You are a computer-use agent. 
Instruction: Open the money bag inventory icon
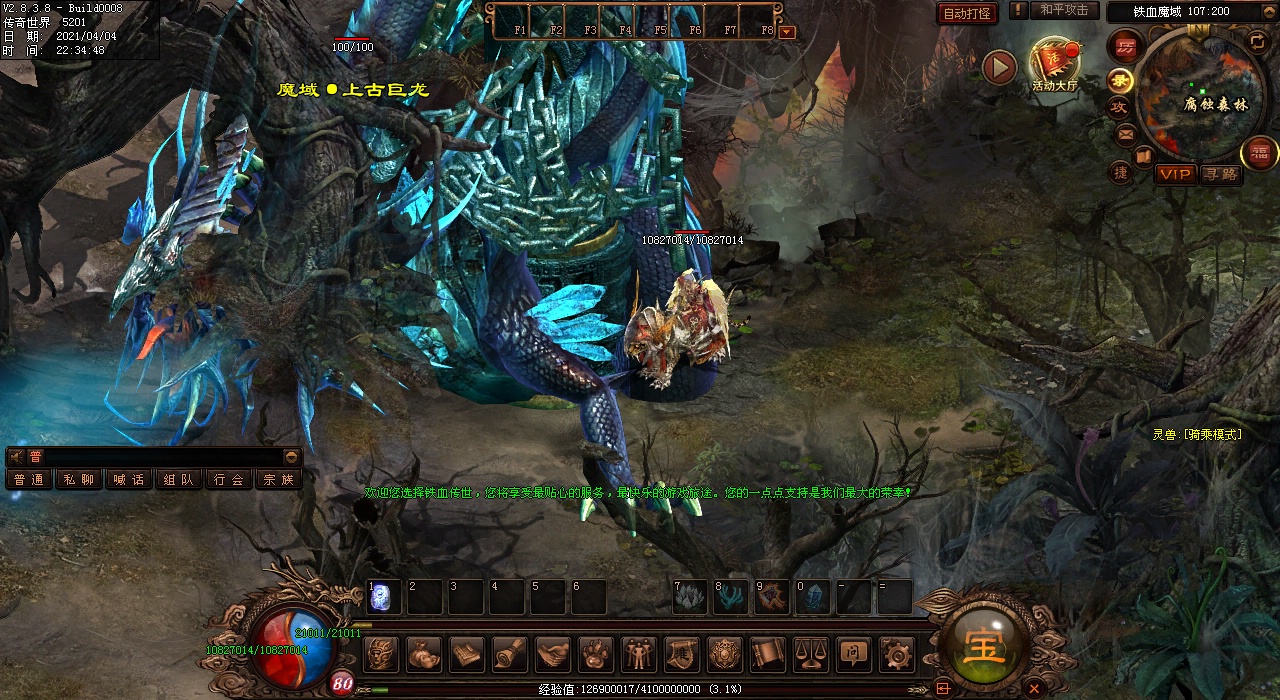424,655
